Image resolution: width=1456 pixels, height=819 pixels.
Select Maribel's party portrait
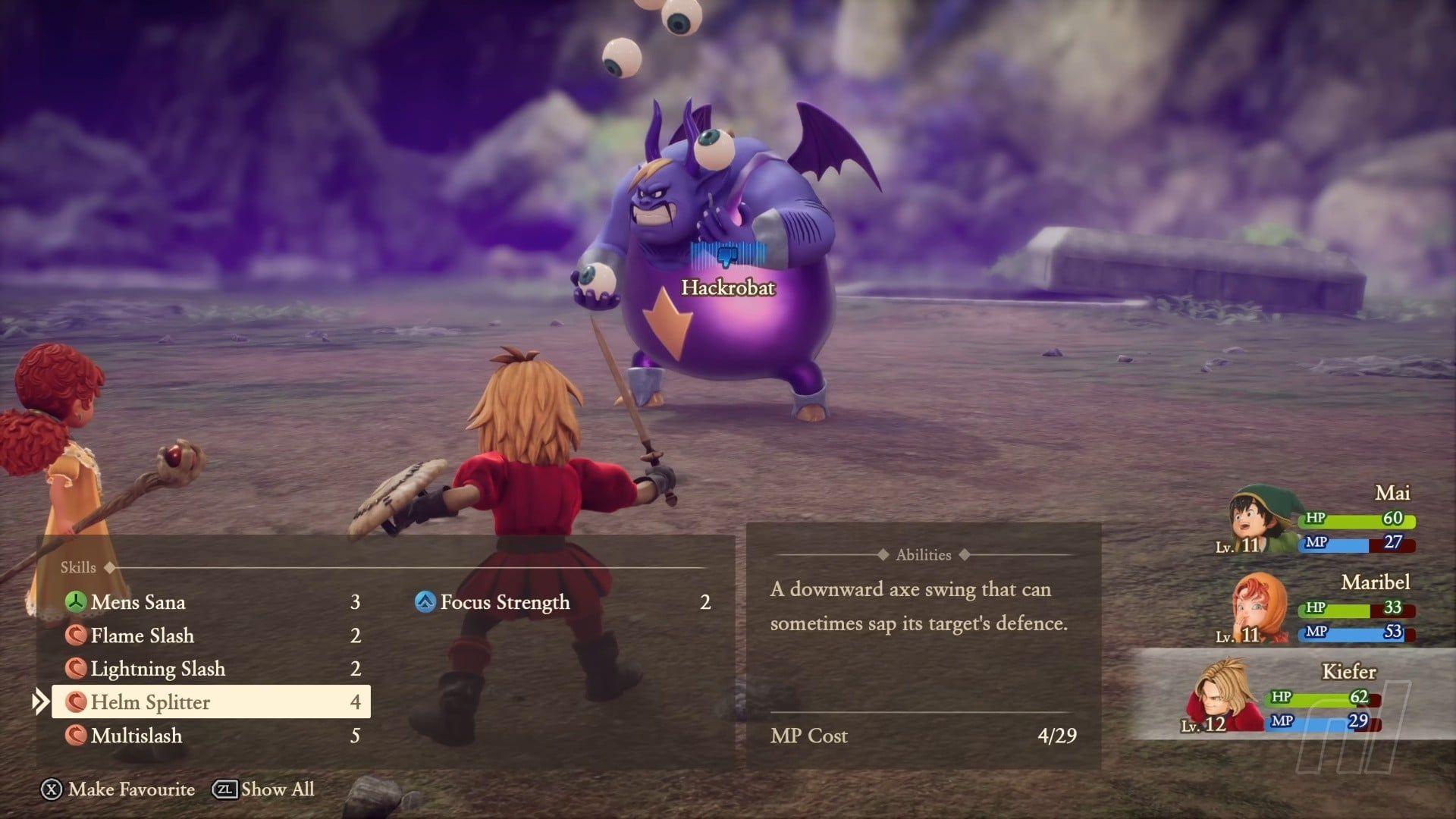click(x=1259, y=609)
